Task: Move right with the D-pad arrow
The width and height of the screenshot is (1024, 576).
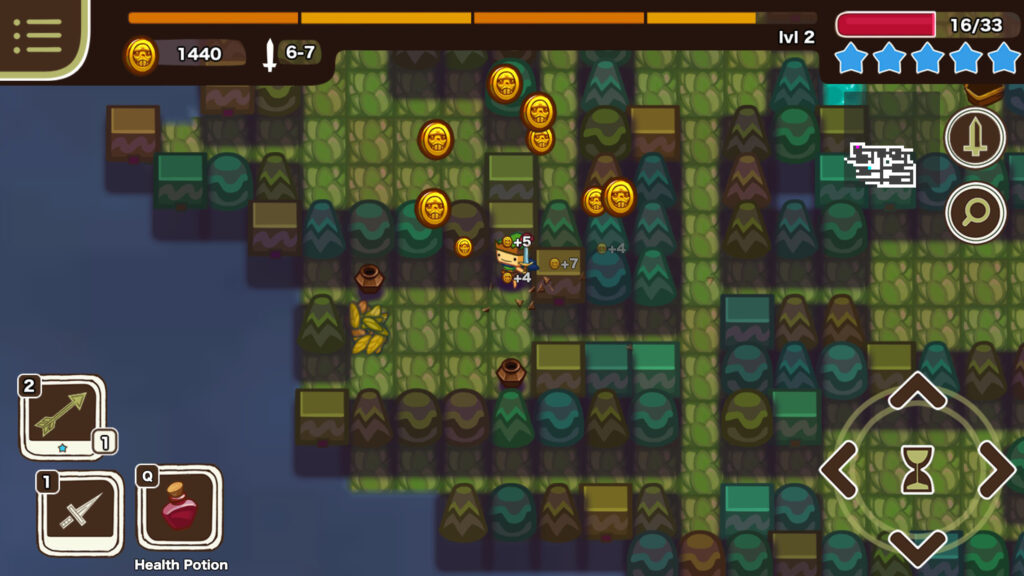Action: (x=995, y=469)
